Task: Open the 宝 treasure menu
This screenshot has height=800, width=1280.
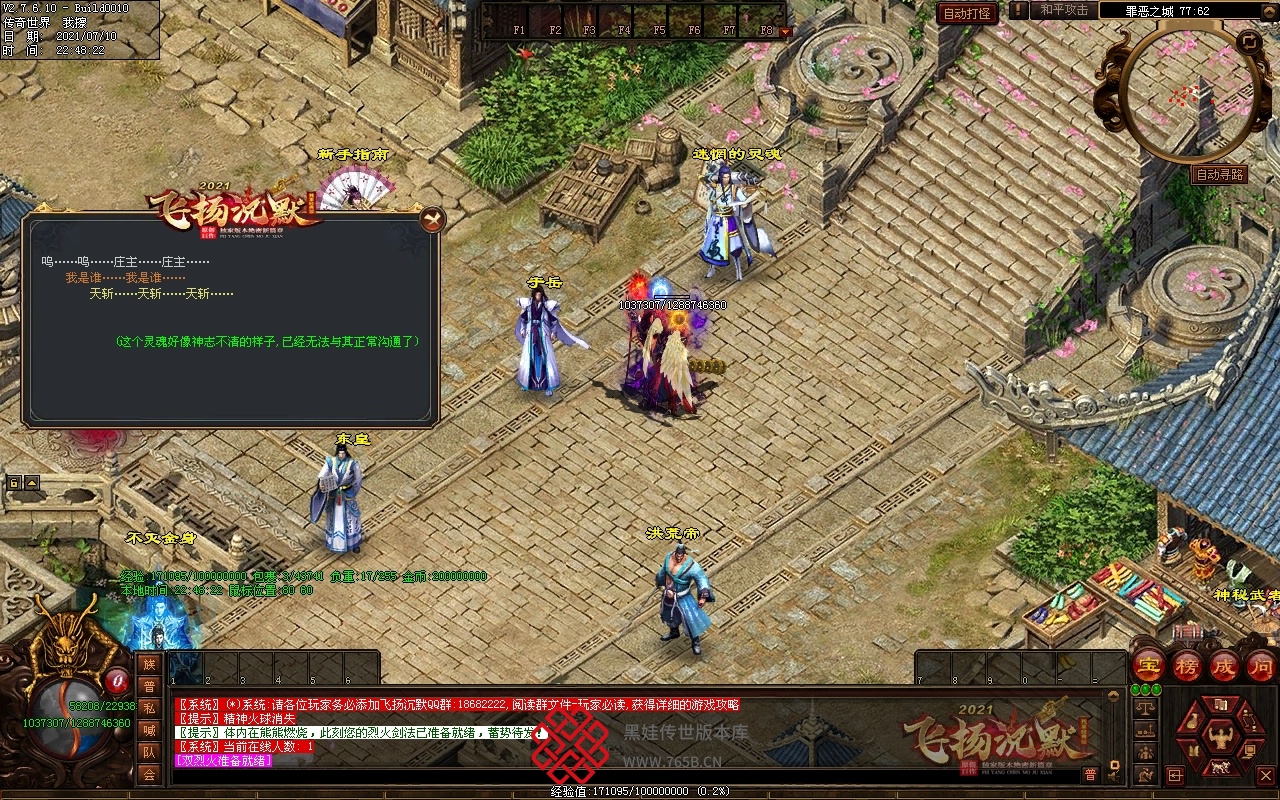Action: pyautogui.click(x=1149, y=666)
